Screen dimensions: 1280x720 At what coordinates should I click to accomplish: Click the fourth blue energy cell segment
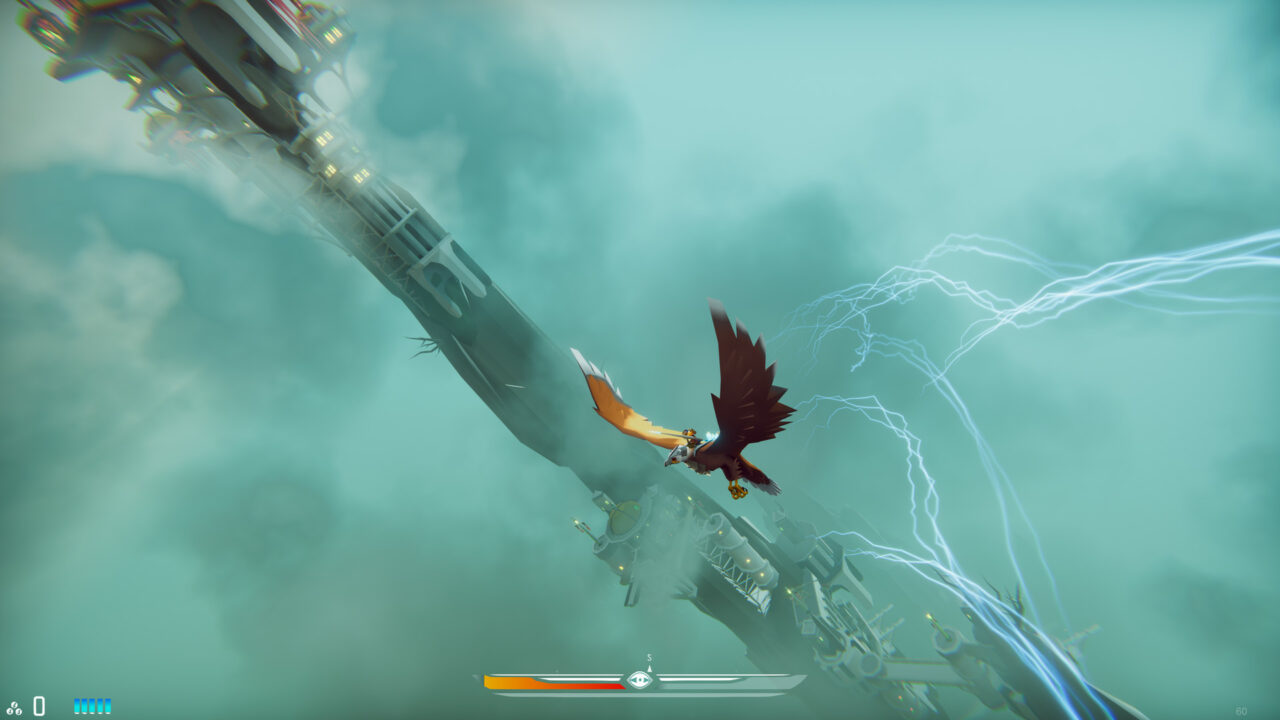[x=101, y=704]
